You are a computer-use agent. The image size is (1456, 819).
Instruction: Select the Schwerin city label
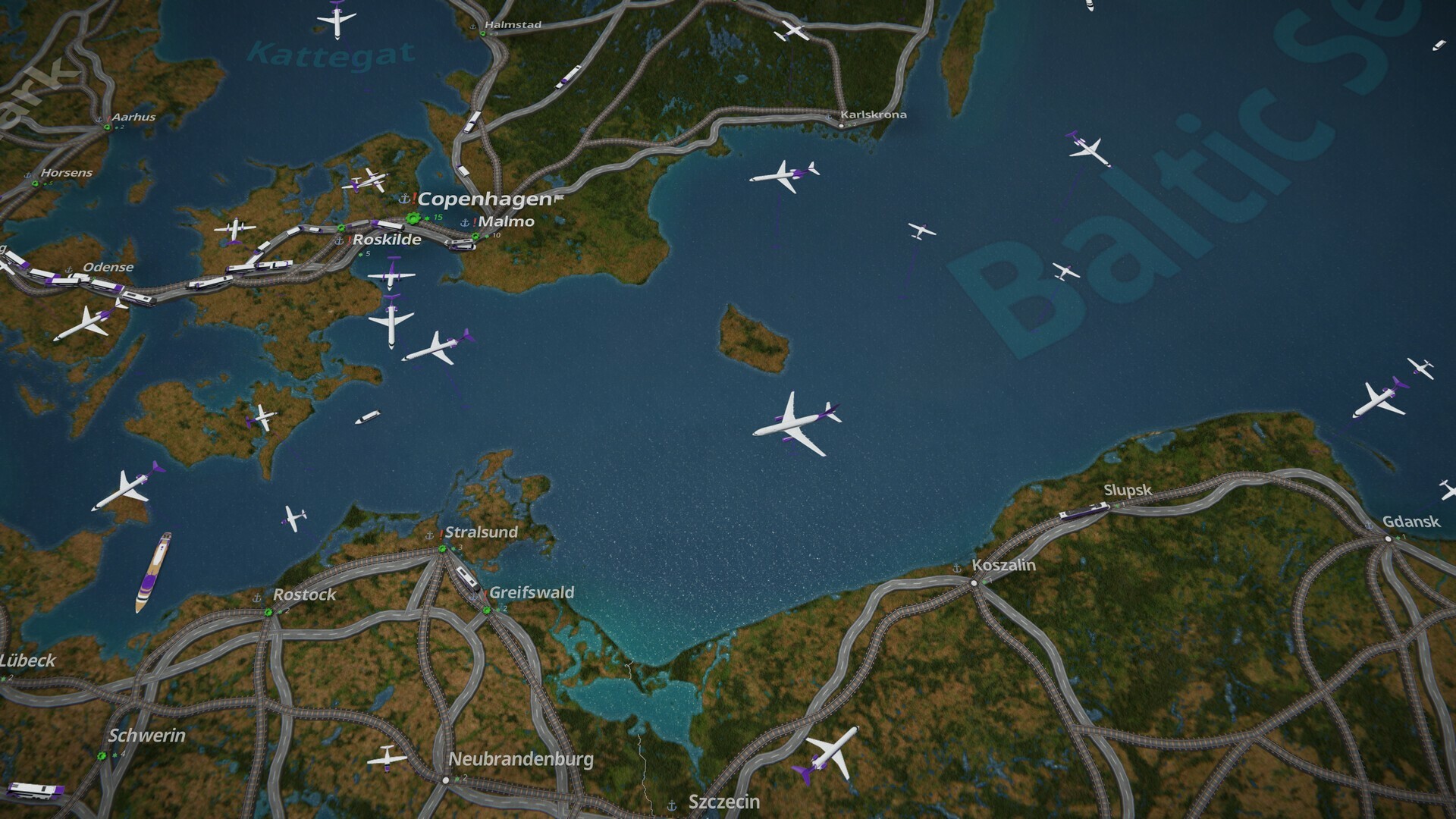tap(149, 734)
